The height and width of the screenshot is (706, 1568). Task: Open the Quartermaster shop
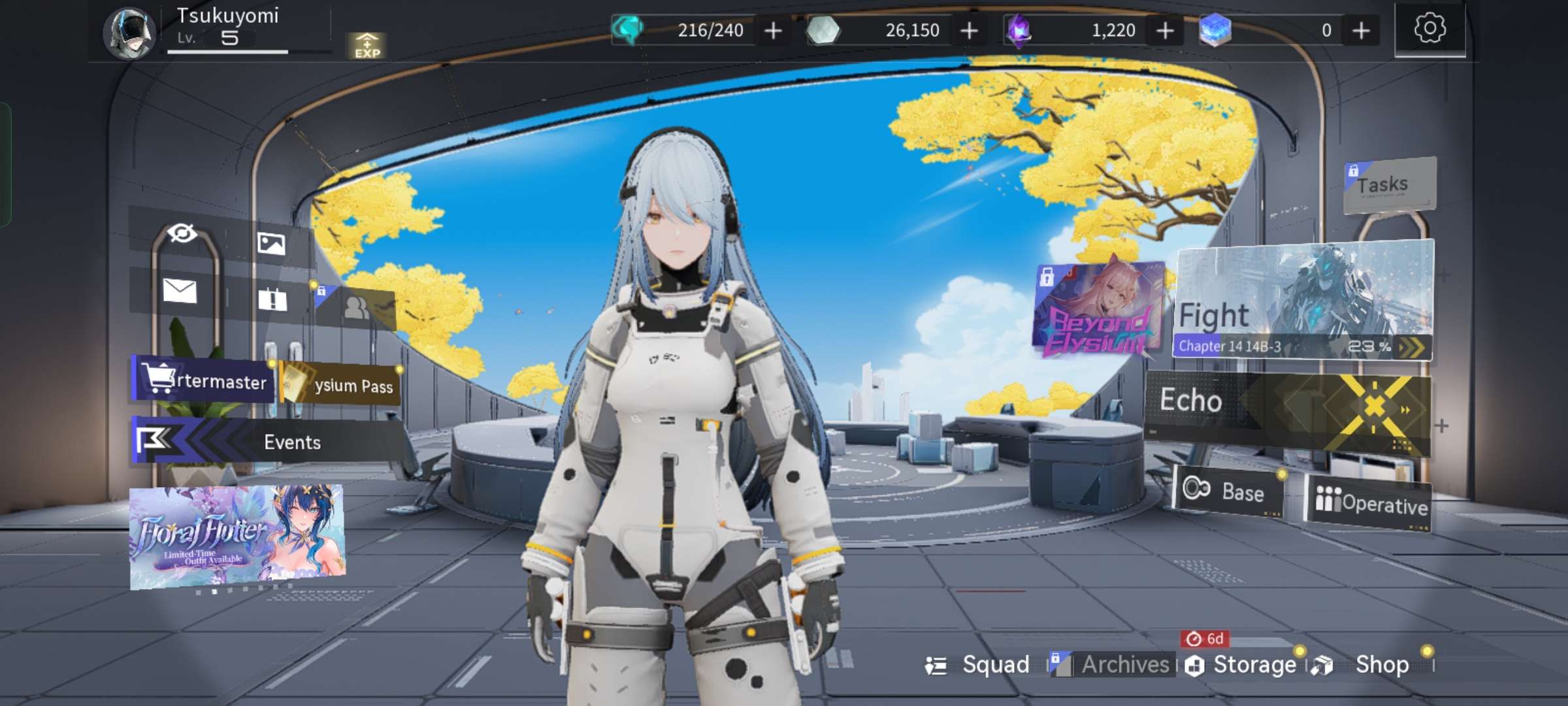tap(204, 380)
